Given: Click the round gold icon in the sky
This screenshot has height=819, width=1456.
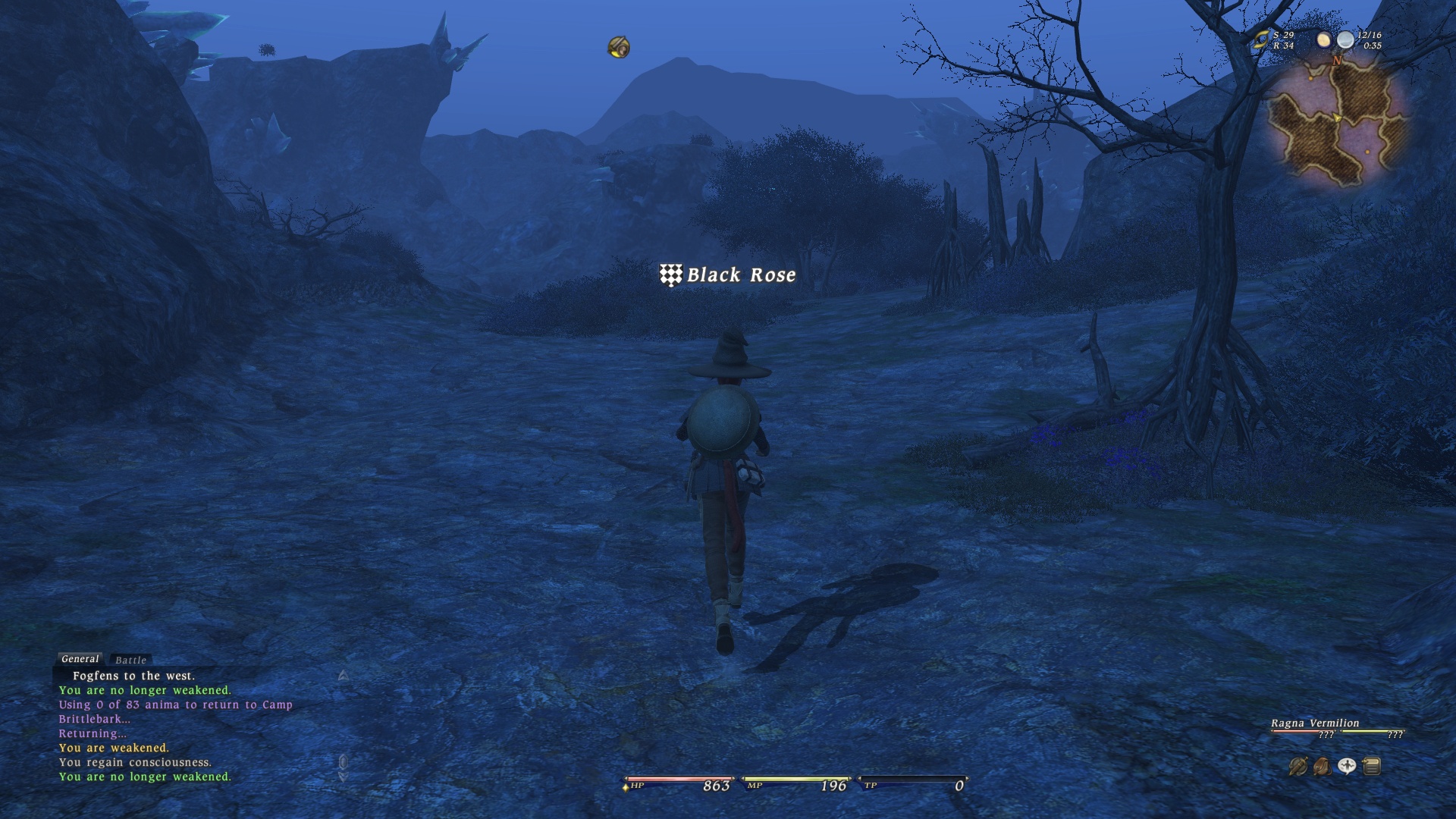Looking at the screenshot, I should click(619, 47).
